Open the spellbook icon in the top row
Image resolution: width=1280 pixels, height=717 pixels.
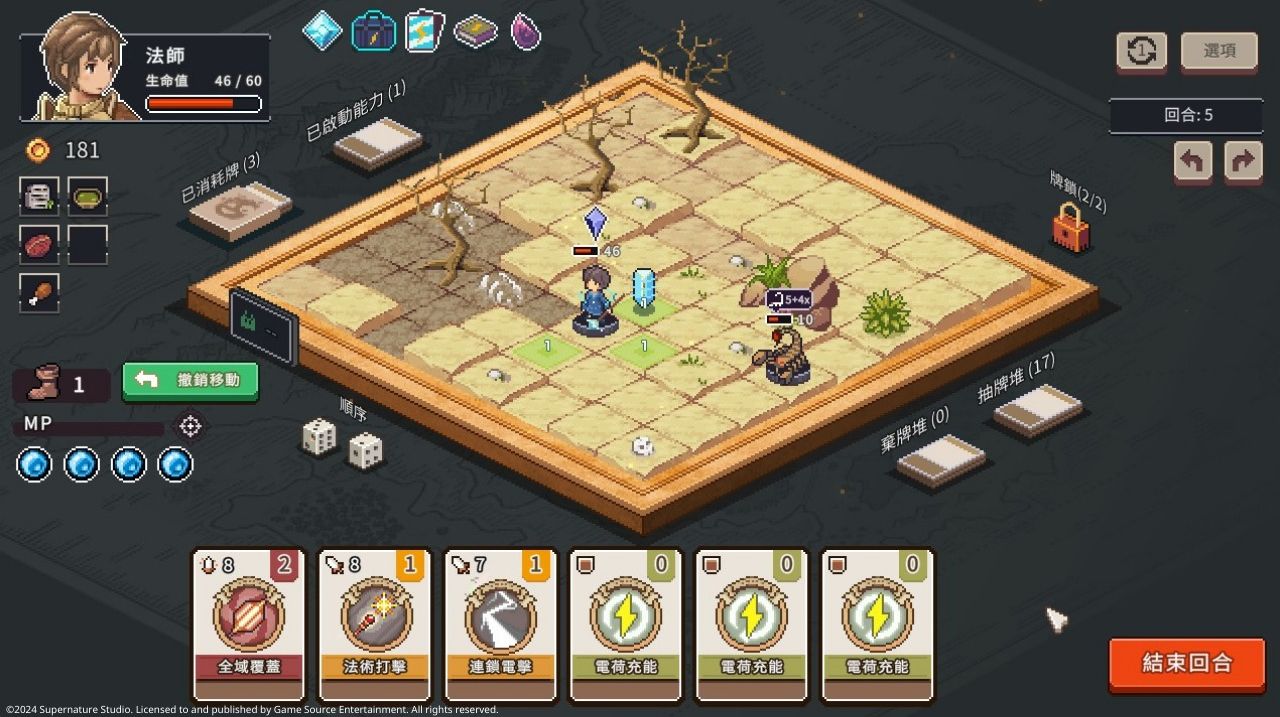(x=476, y=32)
